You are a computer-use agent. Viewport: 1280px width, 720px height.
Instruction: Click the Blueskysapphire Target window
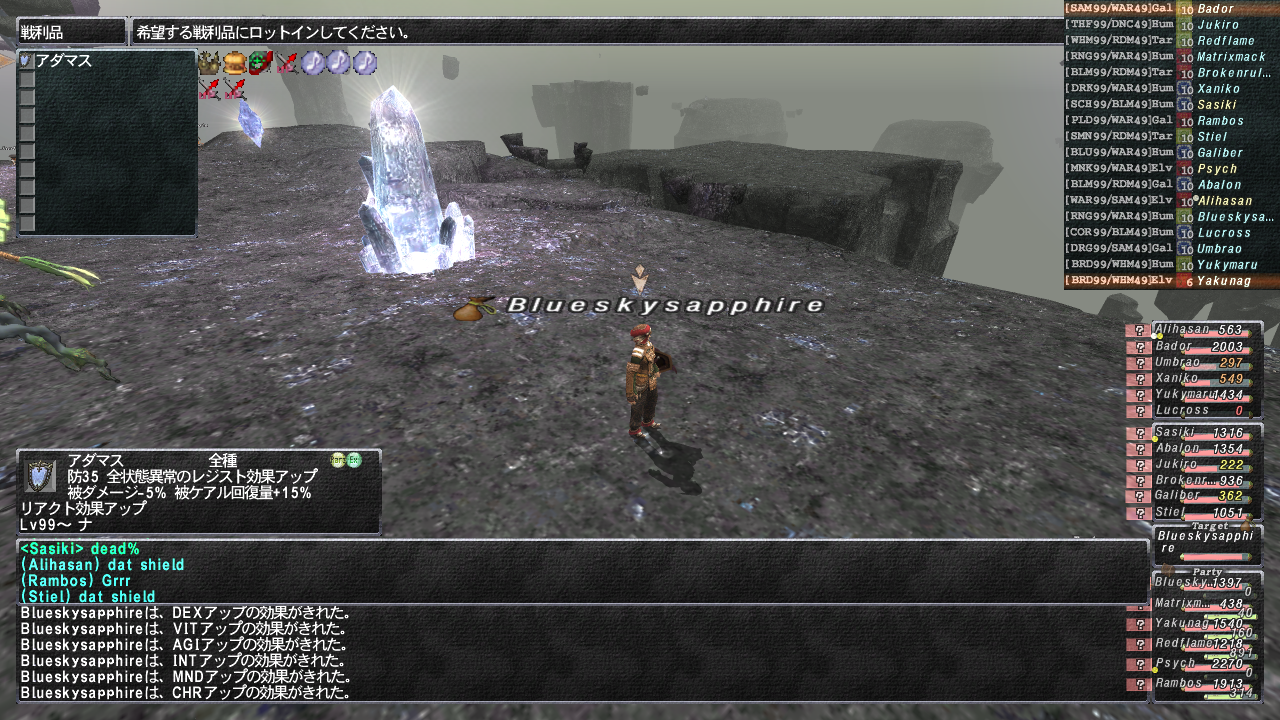coord(1207,543)
